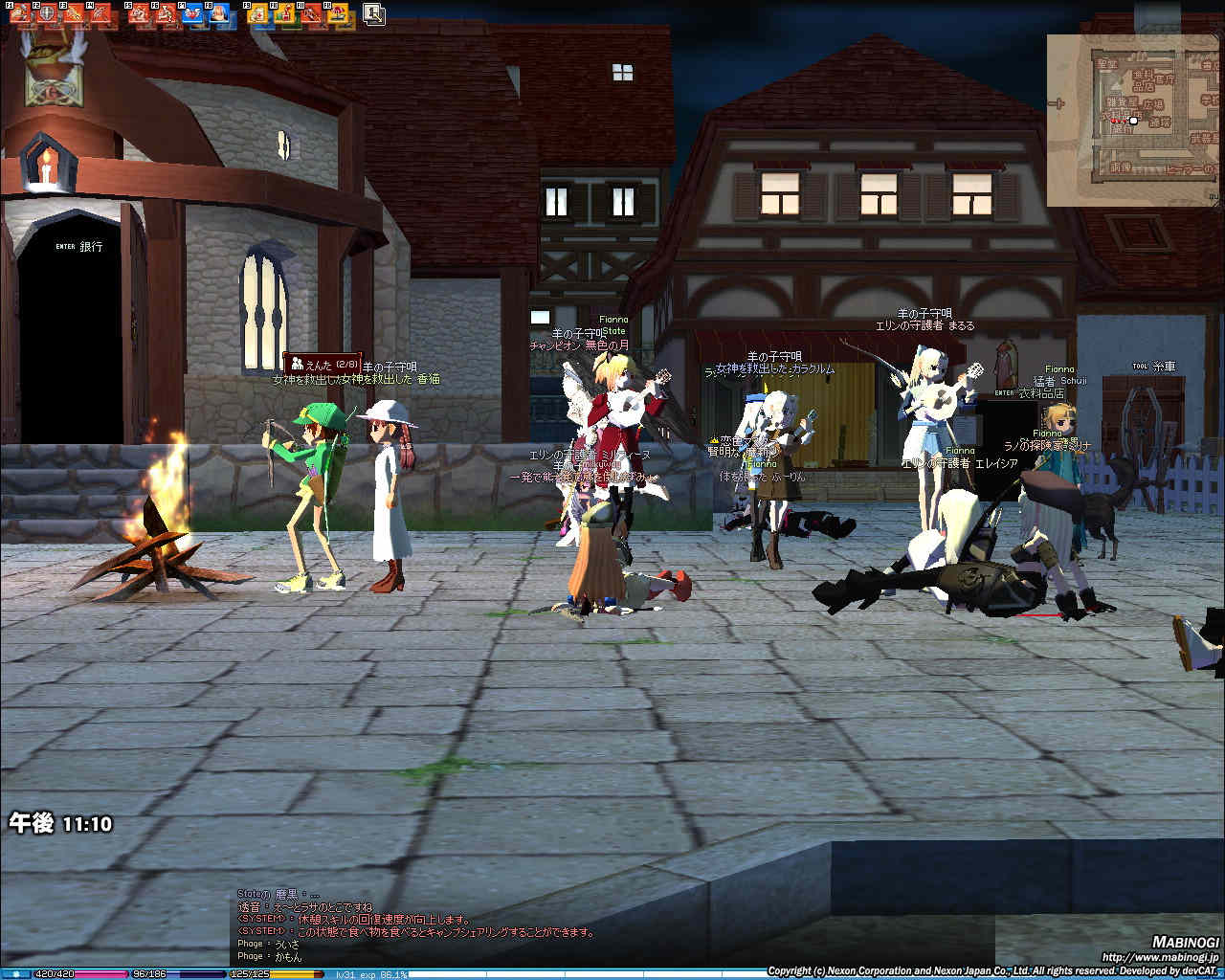The height and width of the screenshot is (980, 1225).
Task: Select the F8 blue face portrait icon
Action: [218, 13]
